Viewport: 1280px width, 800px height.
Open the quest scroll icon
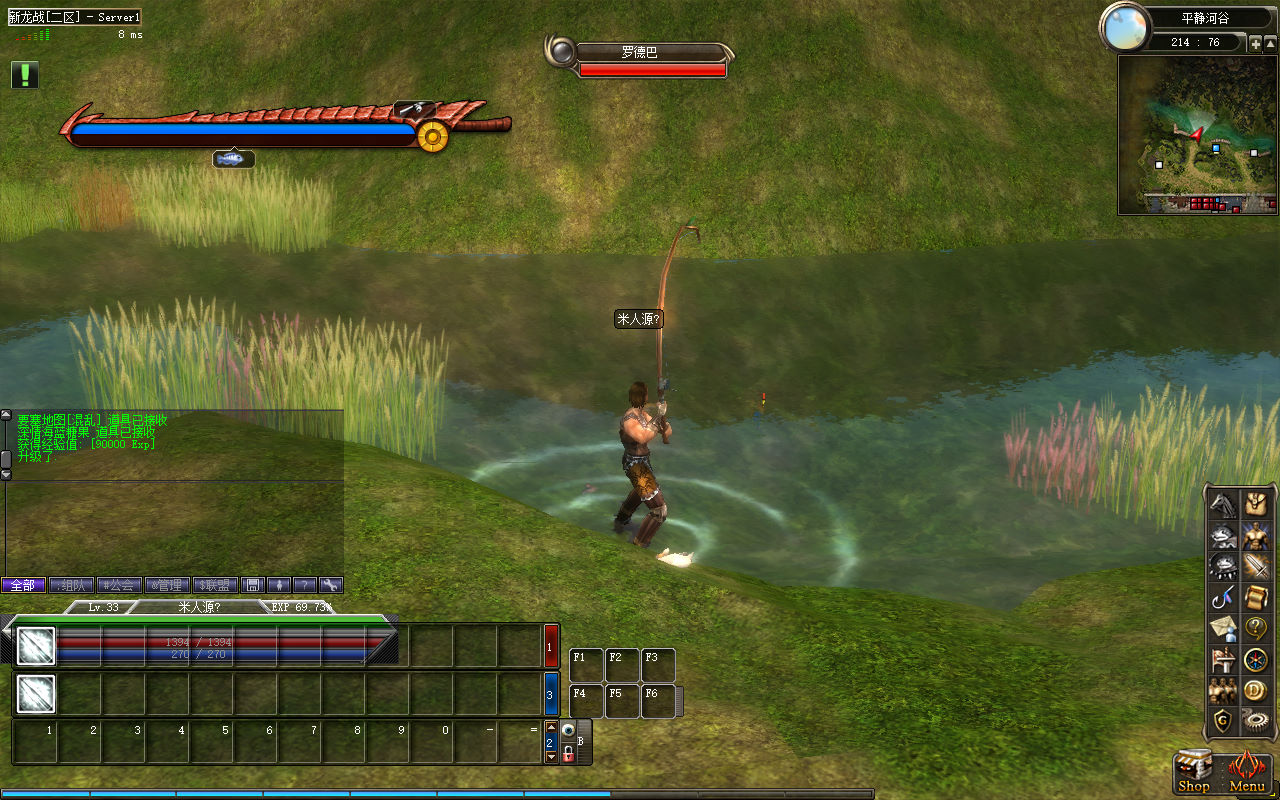click(1256, 597)
